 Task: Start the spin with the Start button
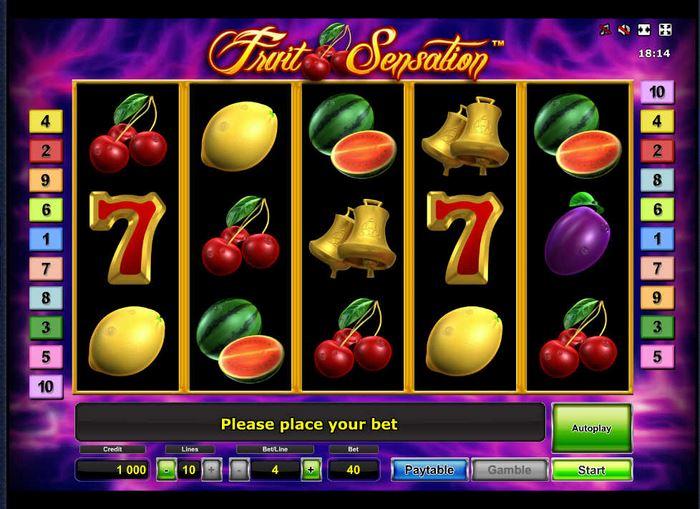[591, 469]
